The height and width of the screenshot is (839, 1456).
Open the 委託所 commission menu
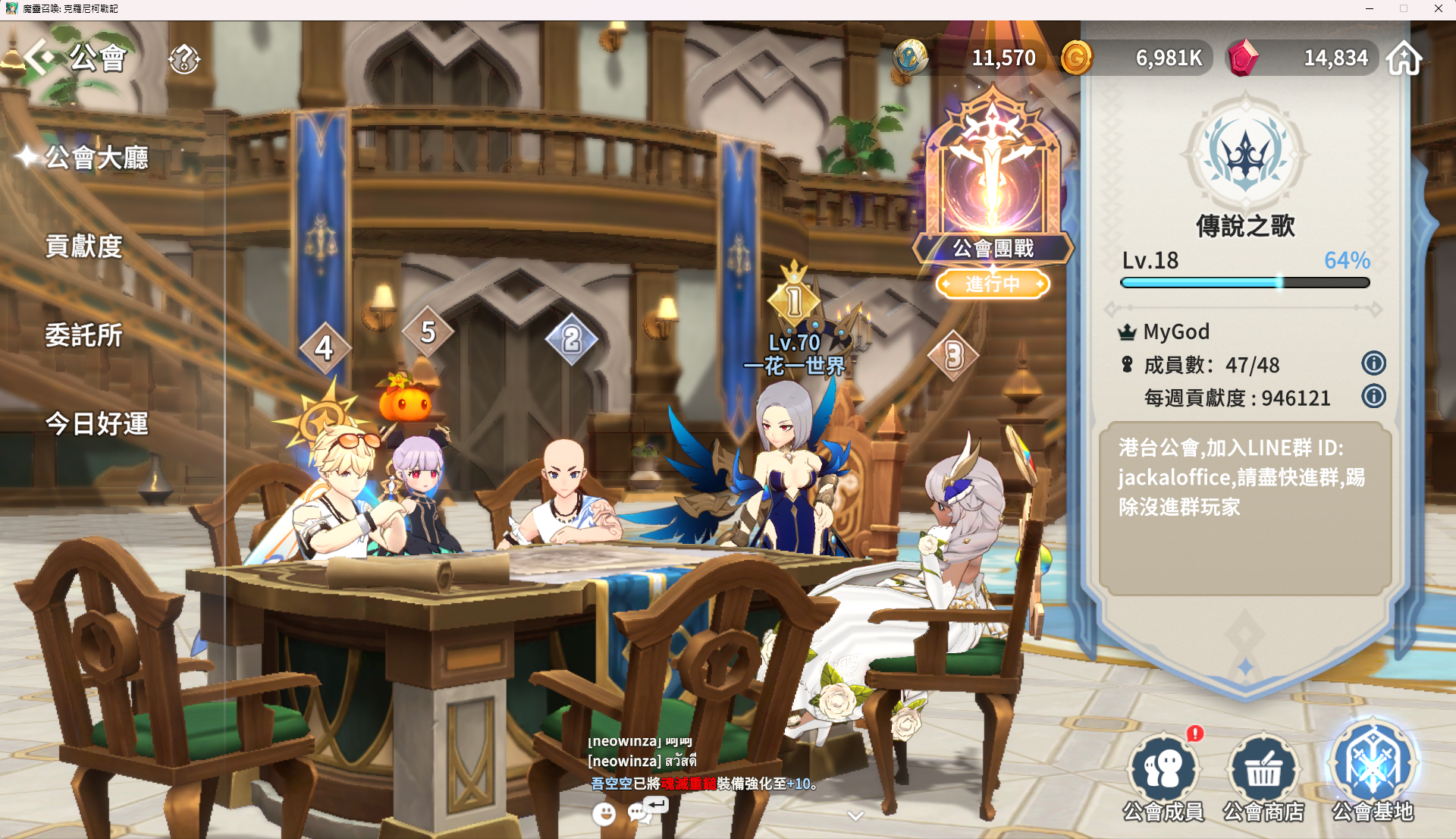pos(83,335)
